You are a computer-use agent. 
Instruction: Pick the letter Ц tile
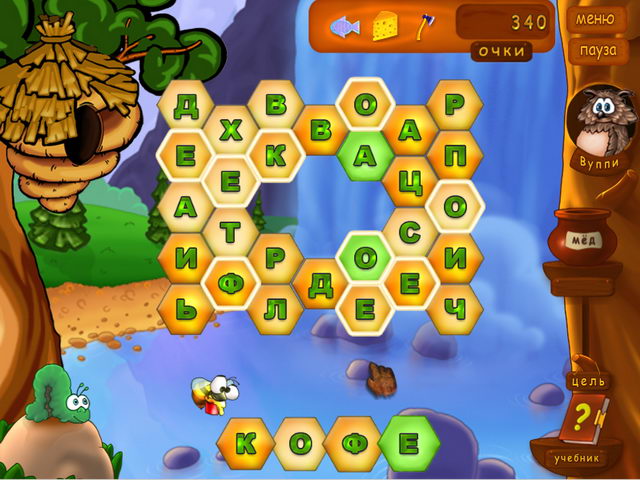pos(410,182)
